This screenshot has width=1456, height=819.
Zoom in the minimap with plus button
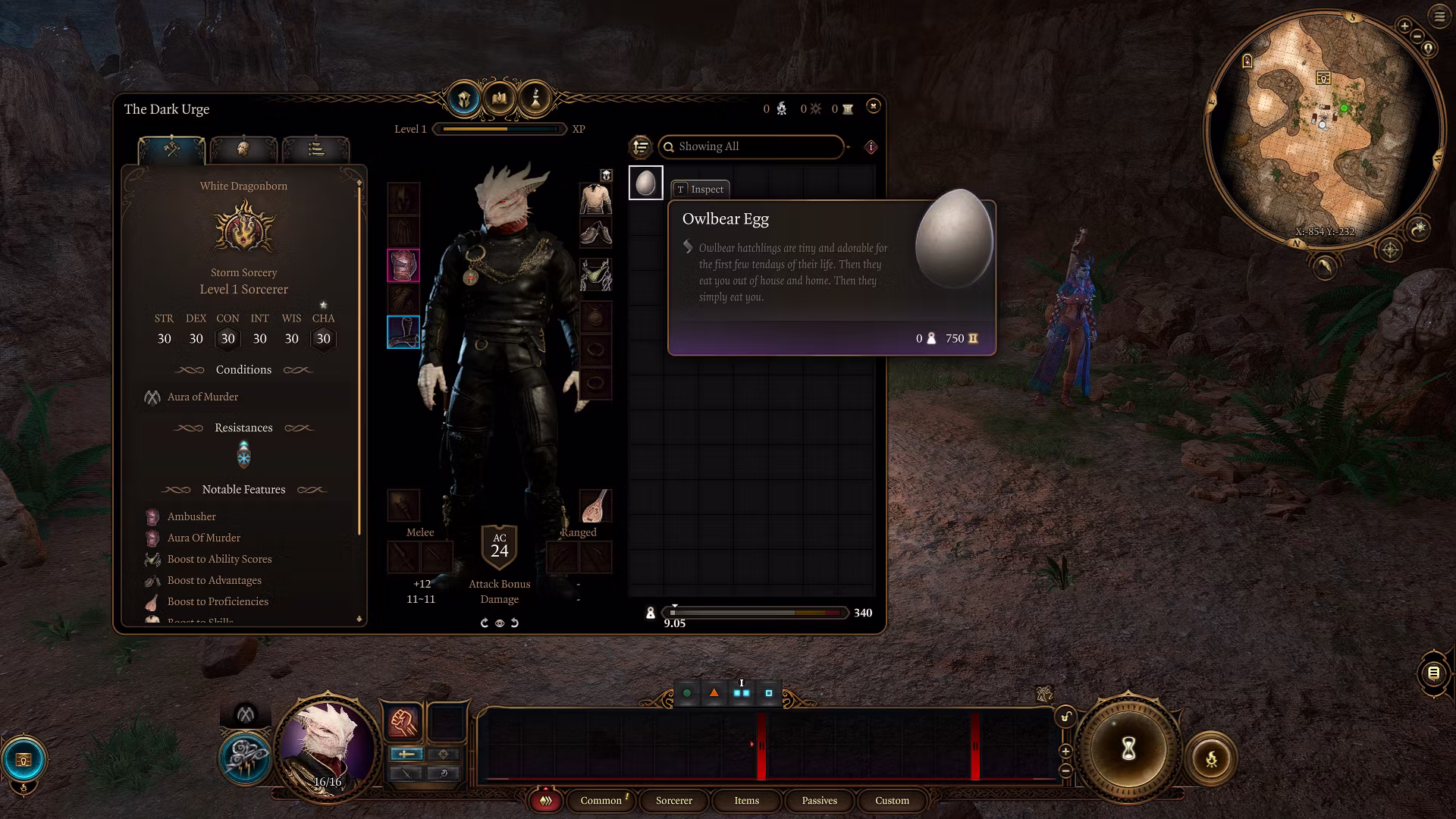[1404, 27]
